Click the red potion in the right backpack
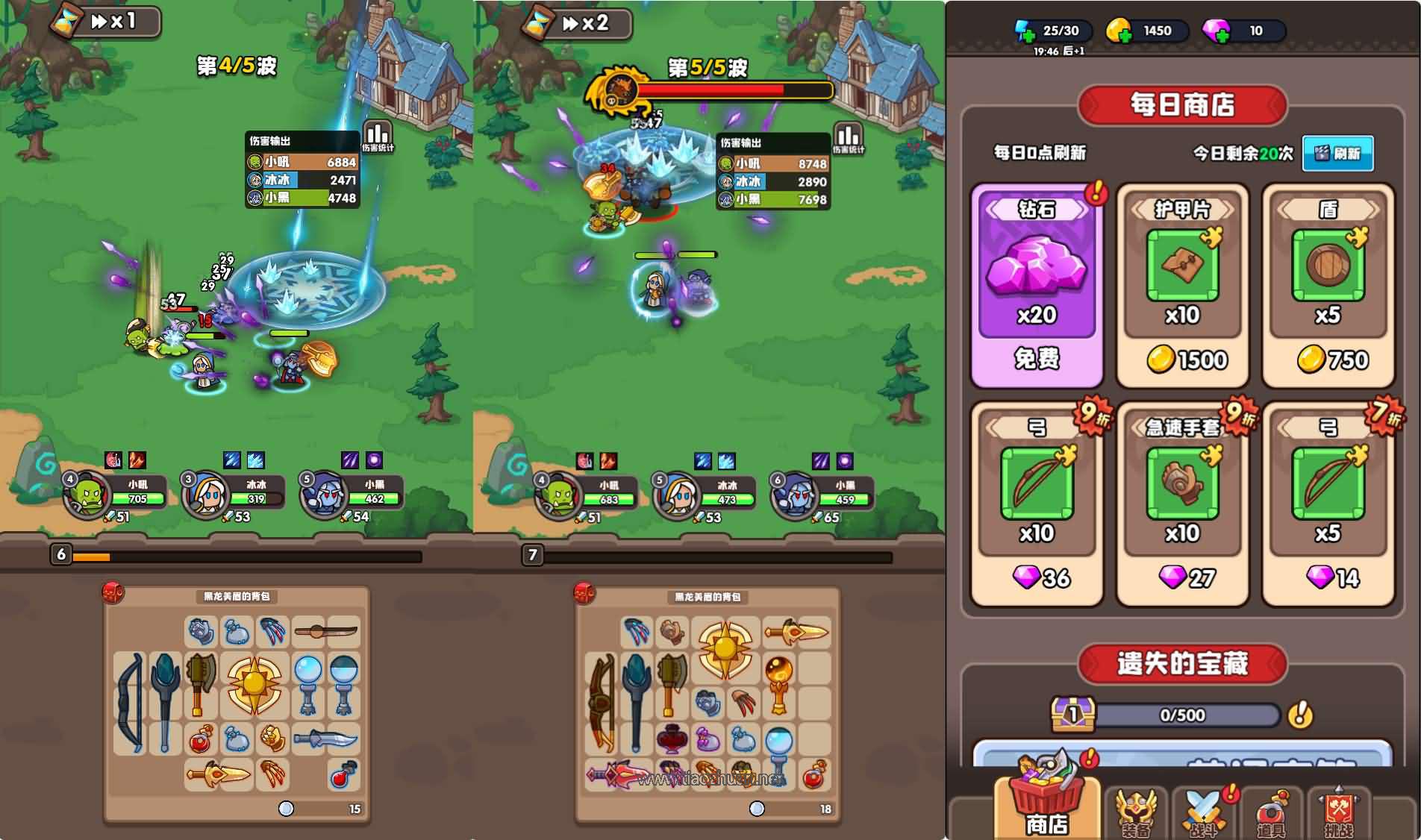The height and width of the screenshot is (840, 1421). 813,777
